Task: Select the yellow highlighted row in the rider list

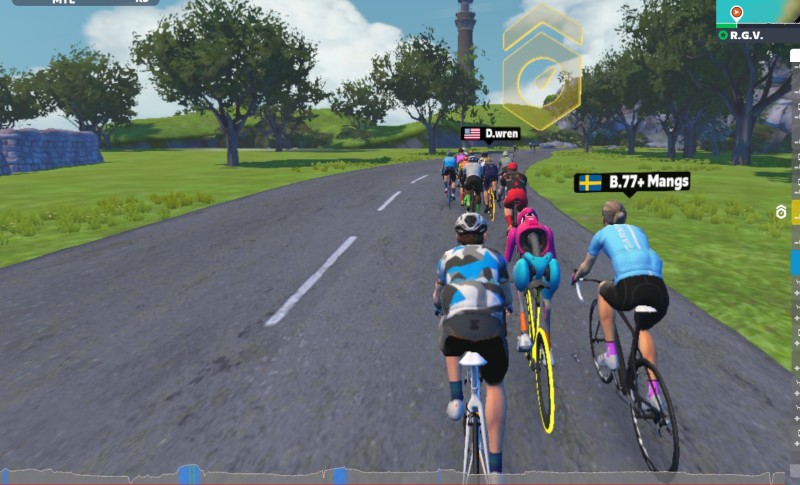Action: coord(796,212)
